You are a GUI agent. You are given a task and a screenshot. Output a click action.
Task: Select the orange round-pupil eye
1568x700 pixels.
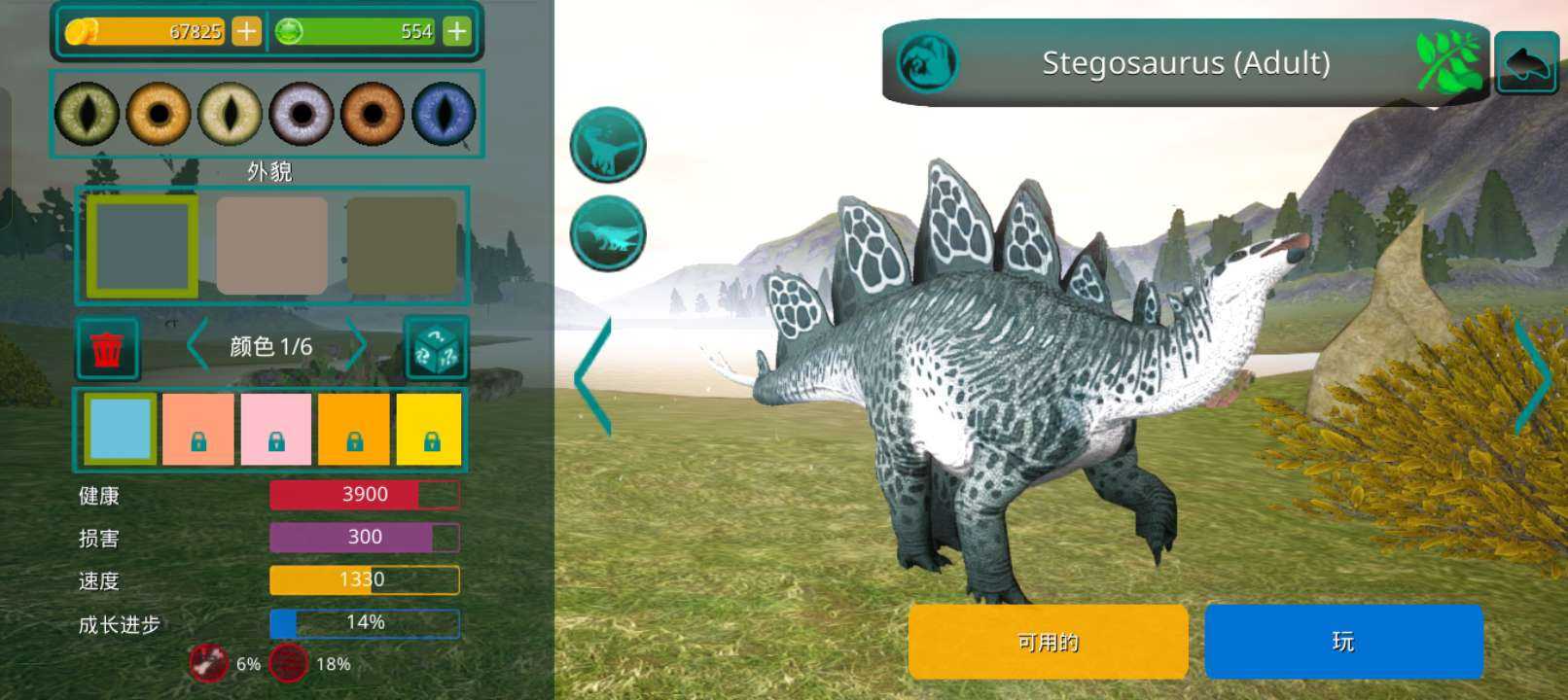159,114
